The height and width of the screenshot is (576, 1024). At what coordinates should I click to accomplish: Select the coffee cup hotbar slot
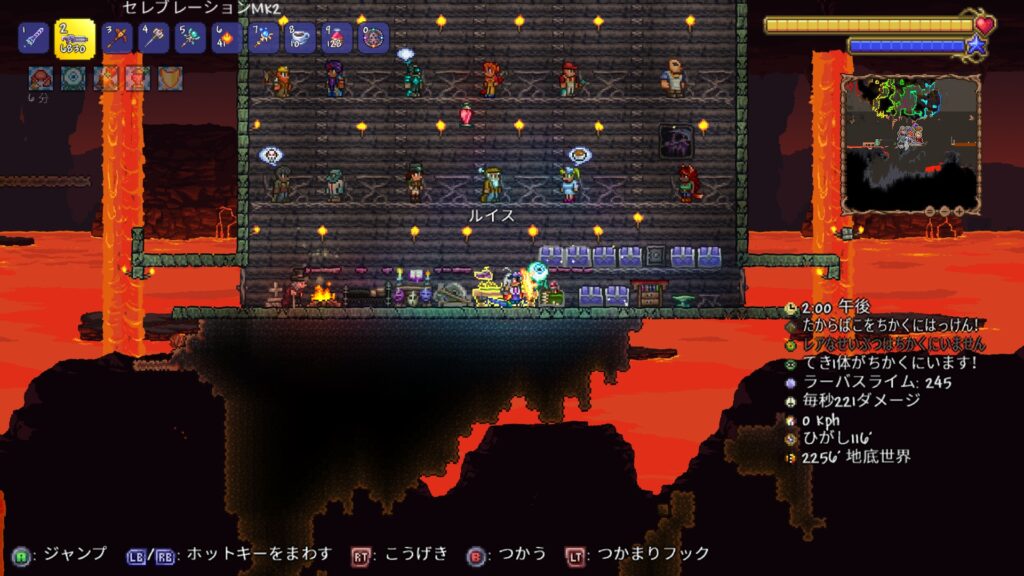(x=300, y=39)
